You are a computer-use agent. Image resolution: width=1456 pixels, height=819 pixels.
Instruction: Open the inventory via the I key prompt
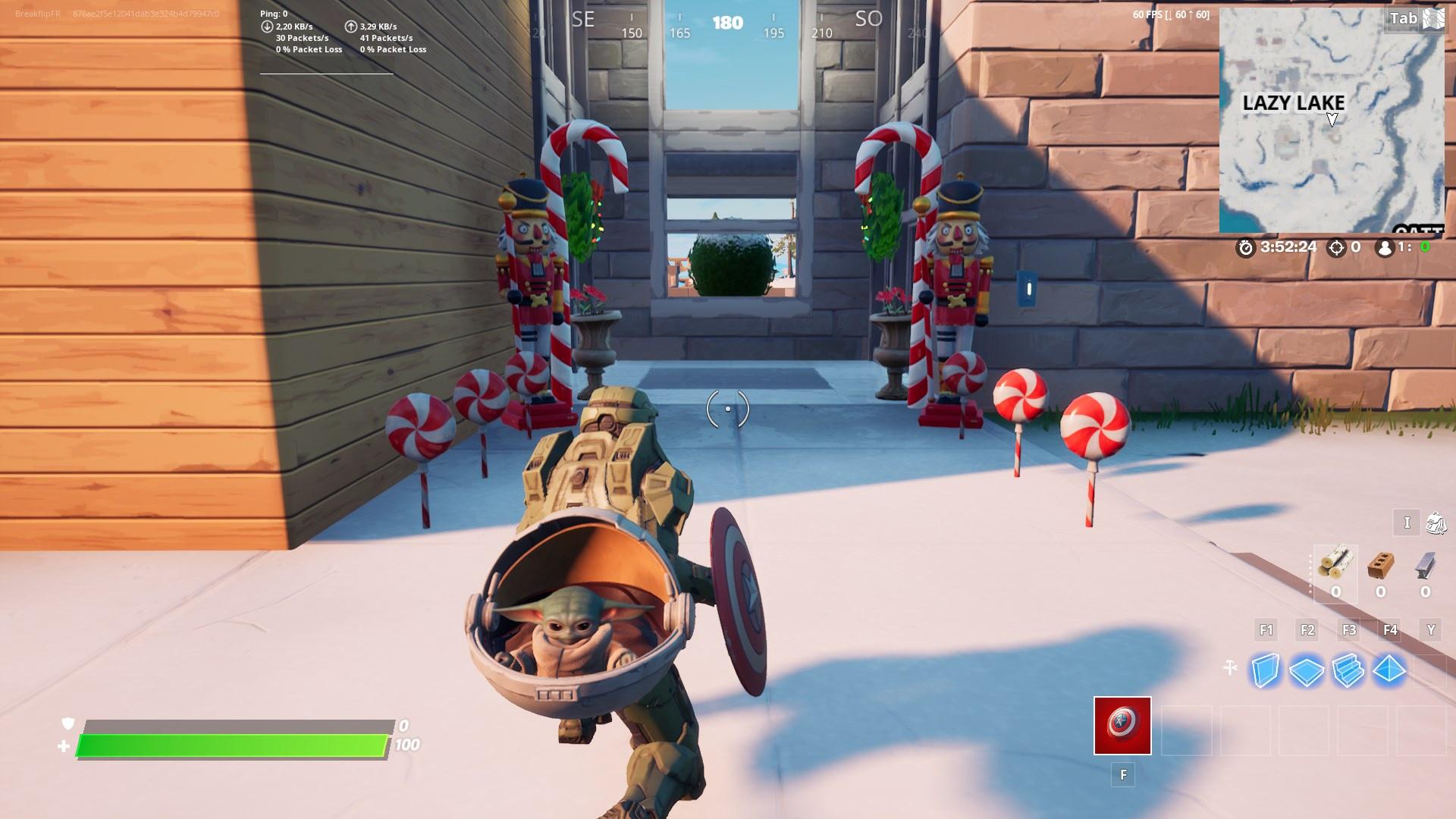1407,523
